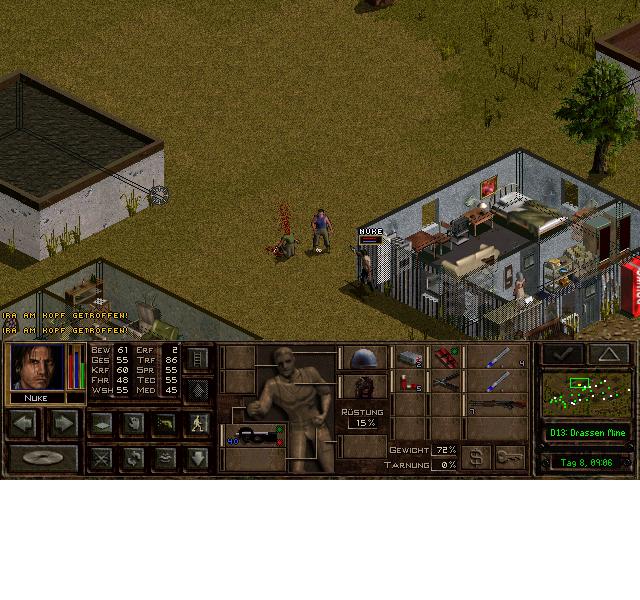Open the dollar sign money button
640x600 pixels.
point(476,457)
